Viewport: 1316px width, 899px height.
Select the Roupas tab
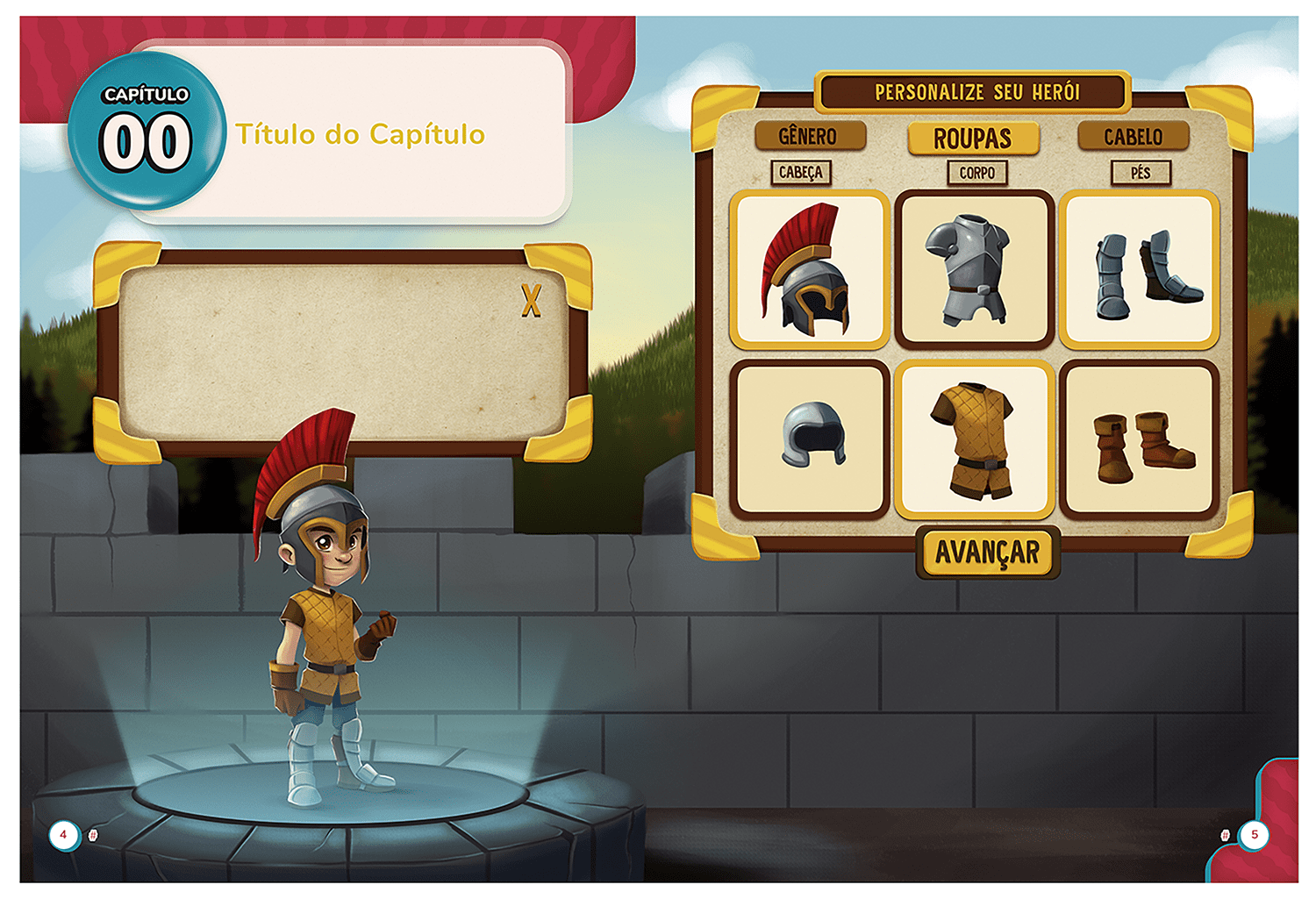[x=973, y=138]
